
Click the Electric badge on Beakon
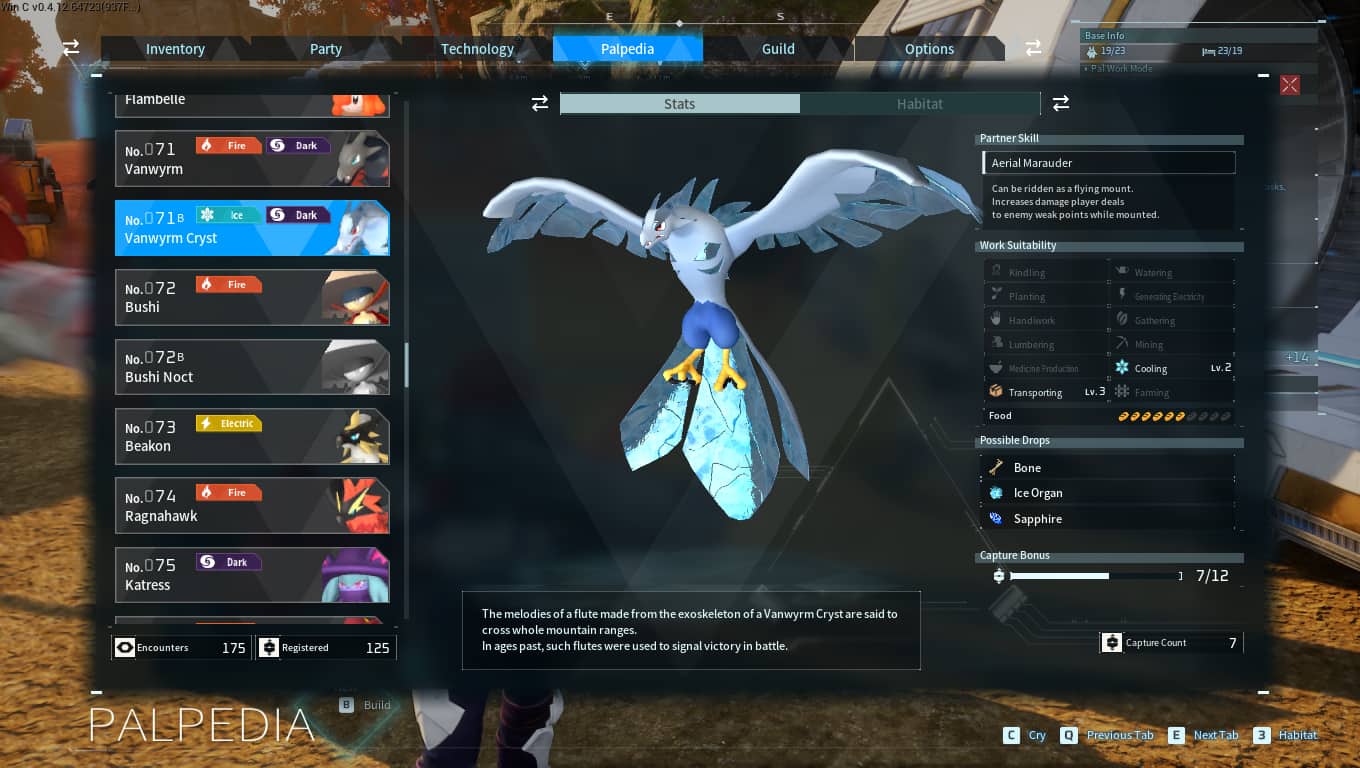229,423
